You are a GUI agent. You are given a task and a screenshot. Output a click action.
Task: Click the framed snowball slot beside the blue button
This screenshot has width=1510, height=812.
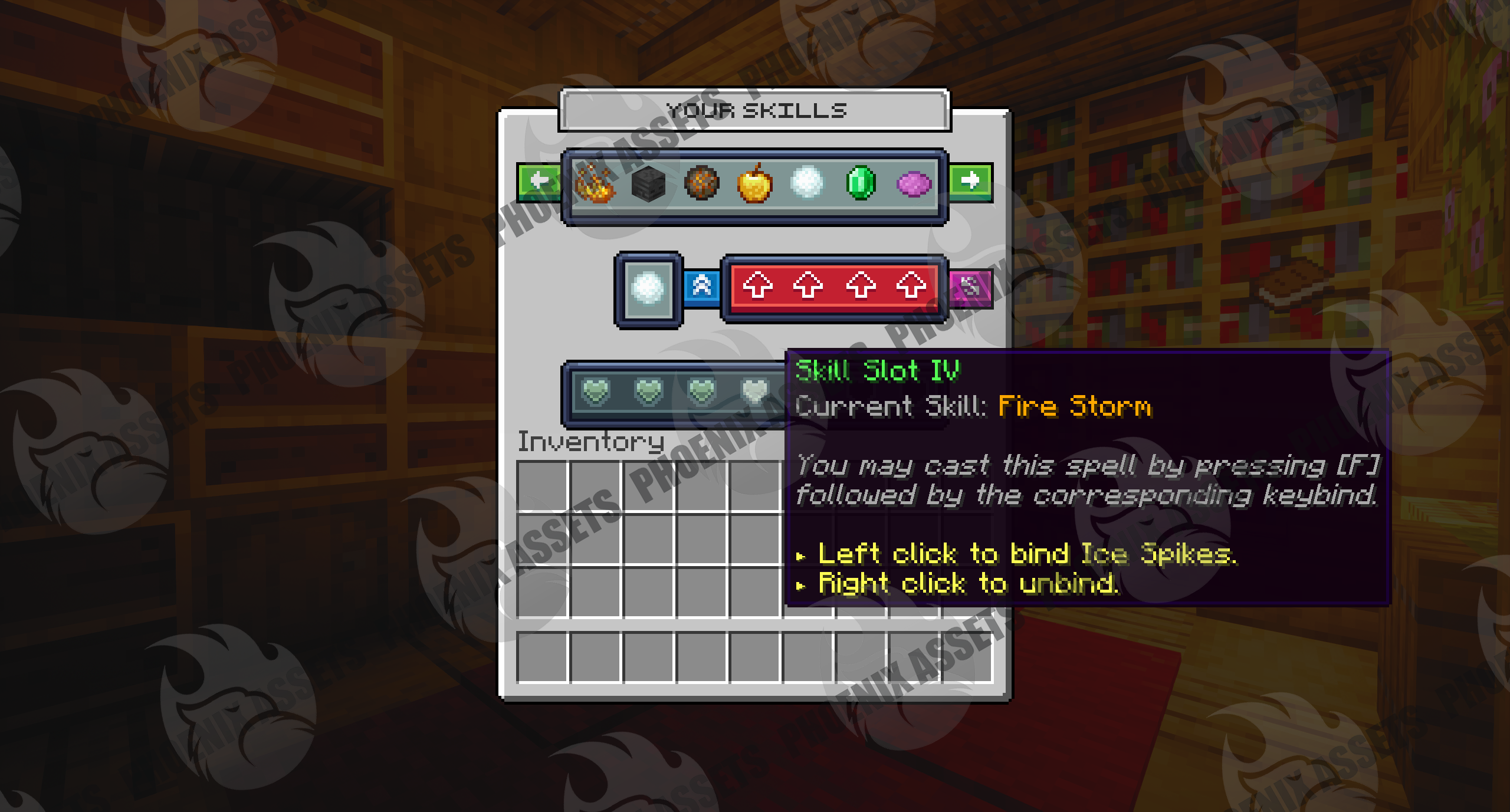pos(648,289)
